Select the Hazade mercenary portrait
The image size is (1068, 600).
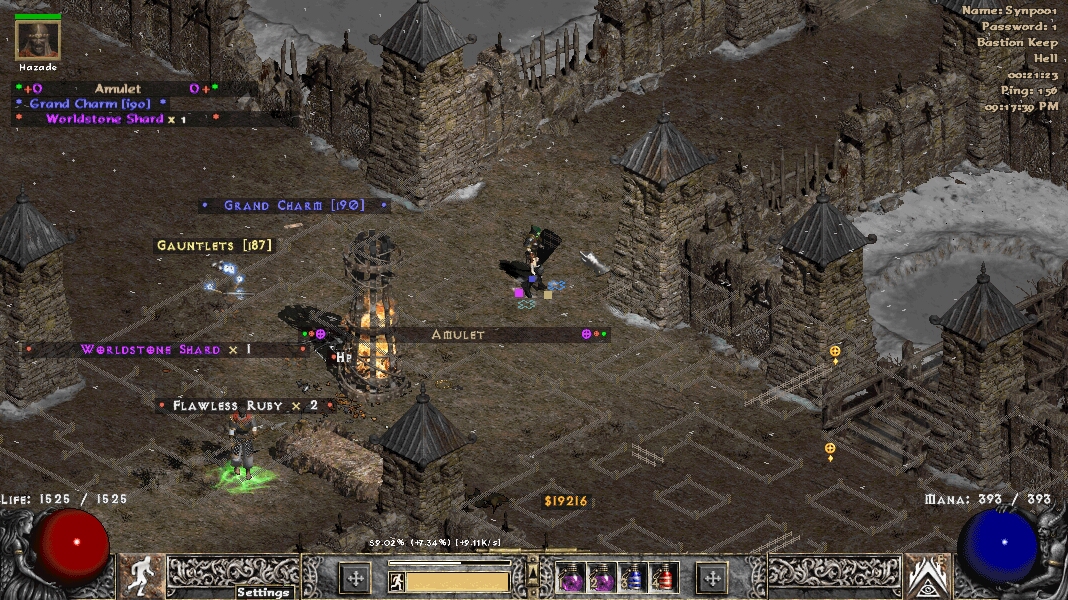point(38,40)
